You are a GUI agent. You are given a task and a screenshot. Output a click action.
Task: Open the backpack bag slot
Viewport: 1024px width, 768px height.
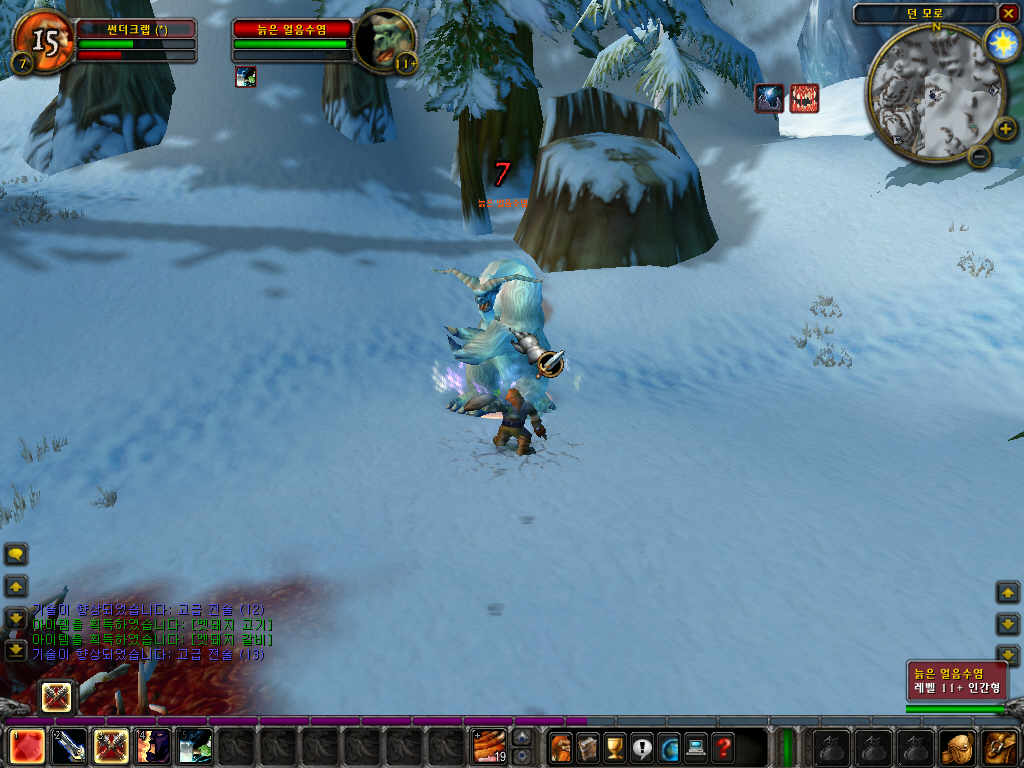1000,746
